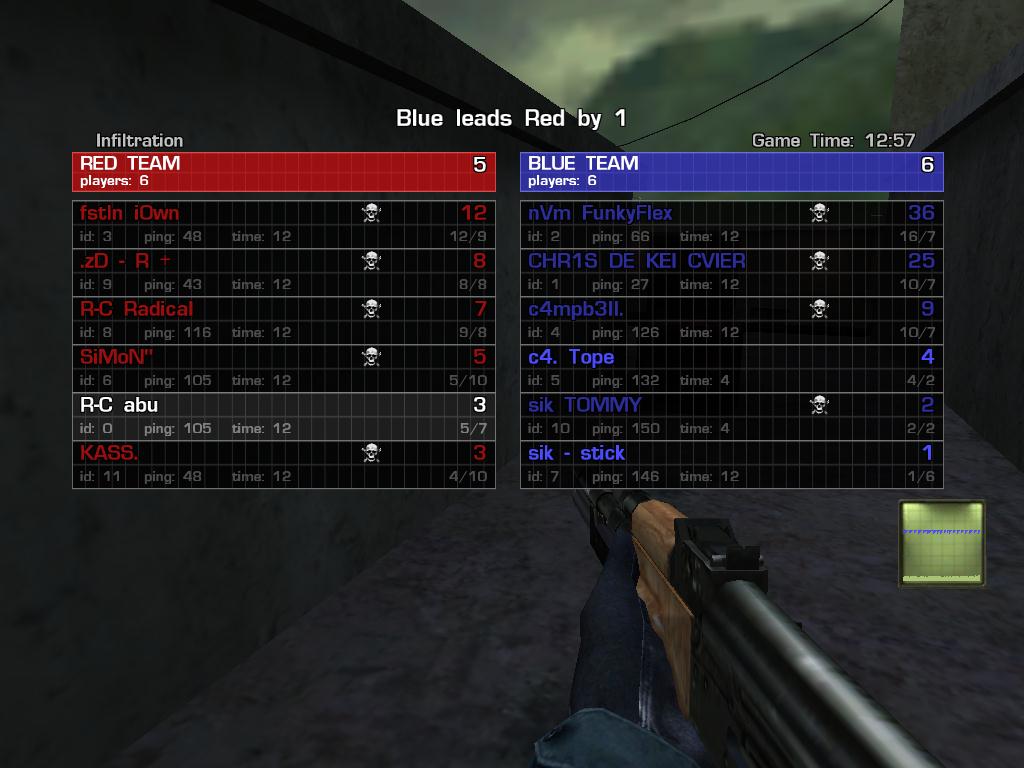Click the RED TEAM header bar
Viewport: 1024px width, 768px height.
coord(283,171)
